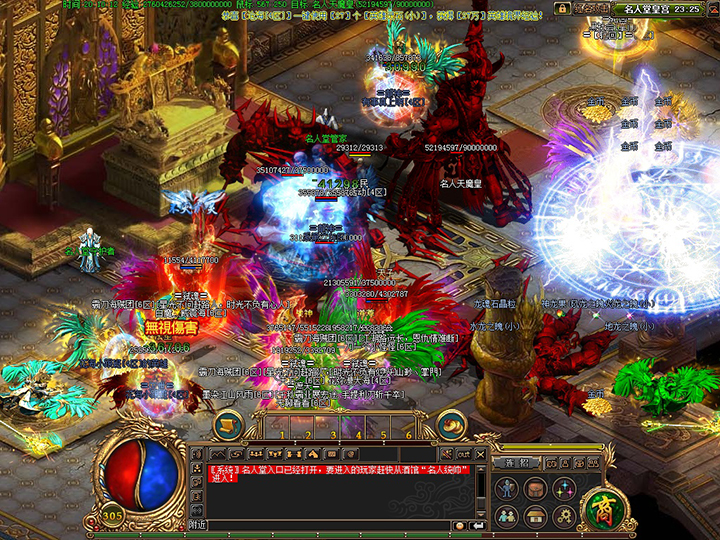Open the two-person team icon
Screen dimensions: 720x540
point(508,516)
